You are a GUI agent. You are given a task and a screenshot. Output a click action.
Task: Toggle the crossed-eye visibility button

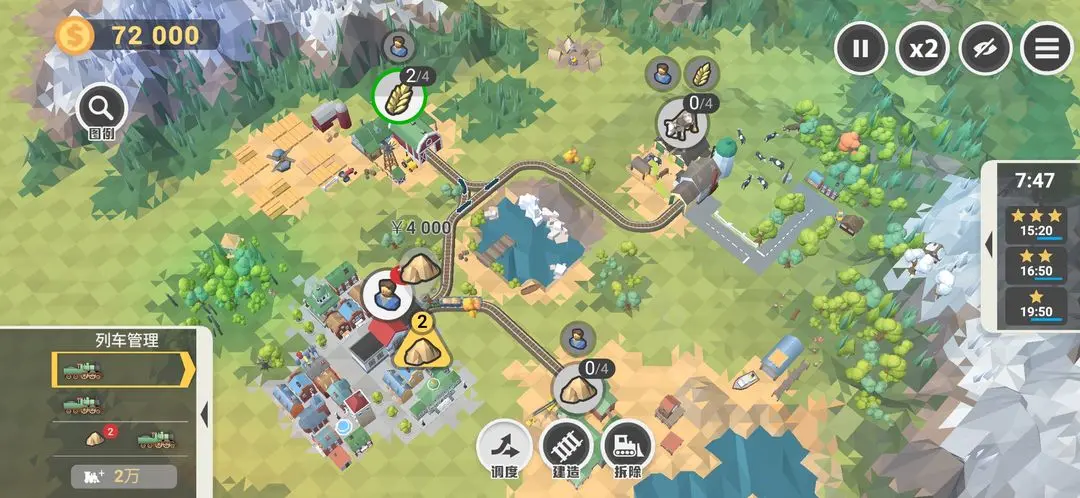point(985,48)
